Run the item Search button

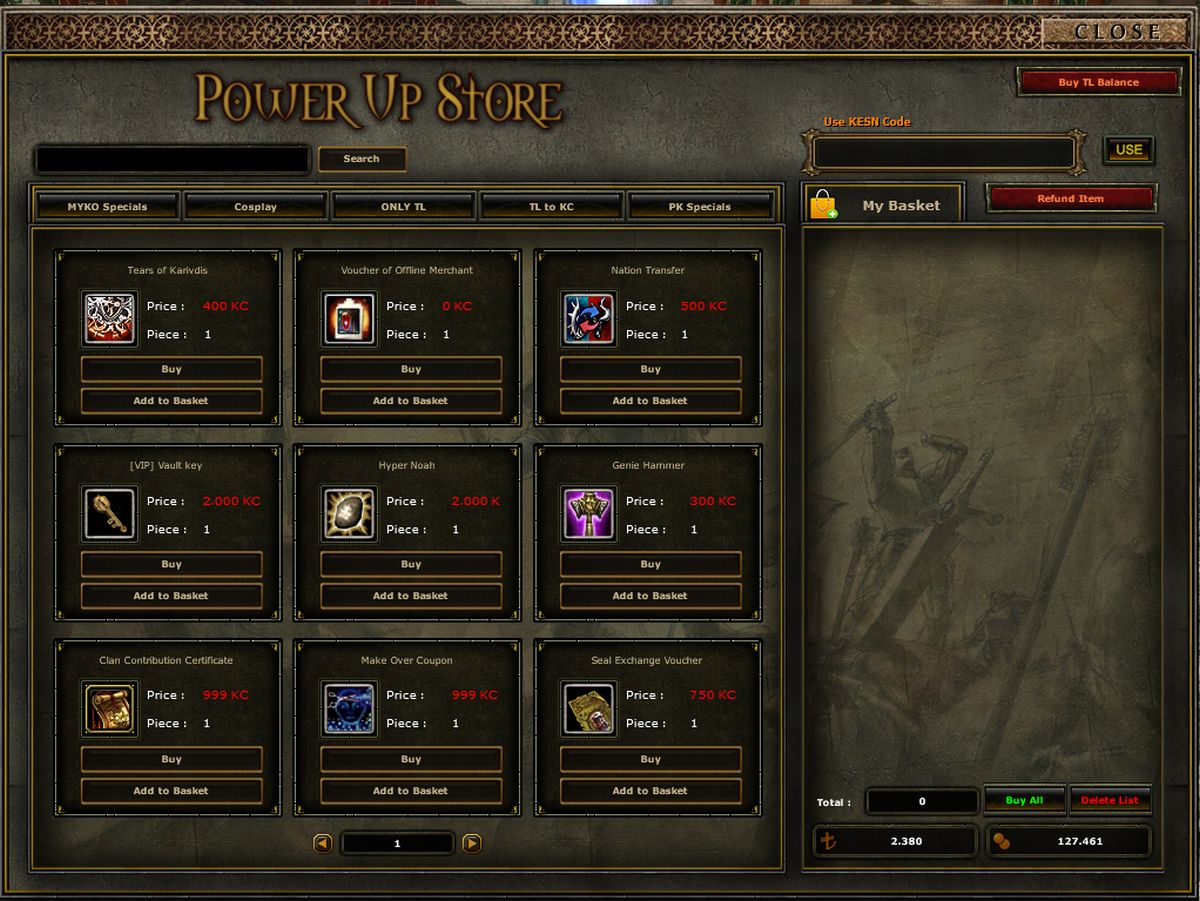pos(361,159)
